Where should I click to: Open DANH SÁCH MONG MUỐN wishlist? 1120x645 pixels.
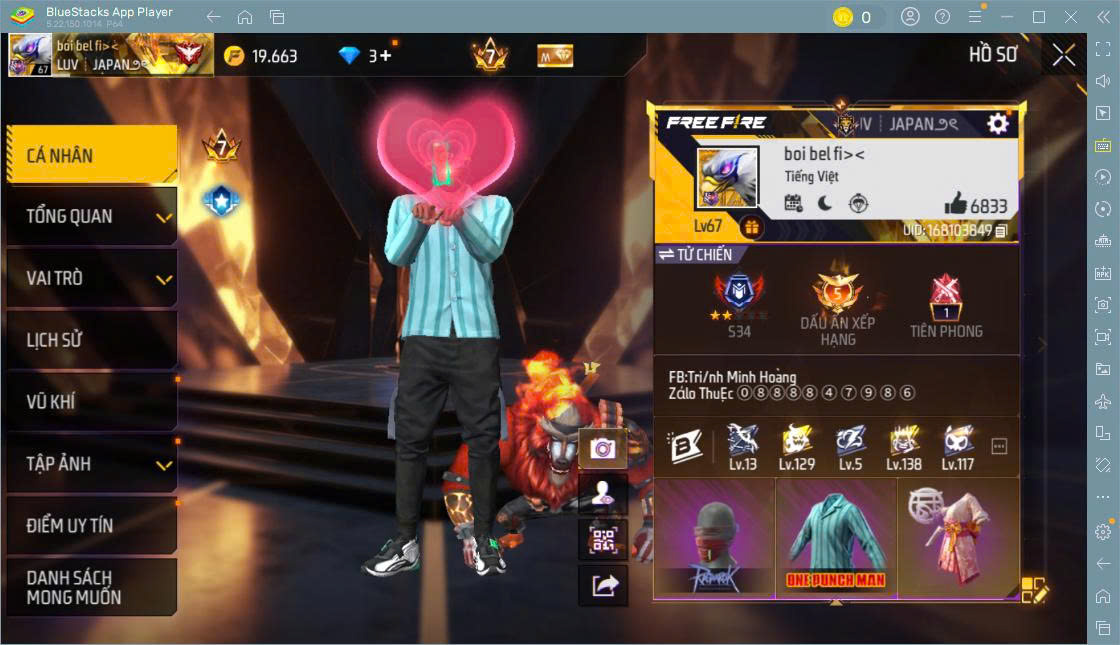pos(91,587)
